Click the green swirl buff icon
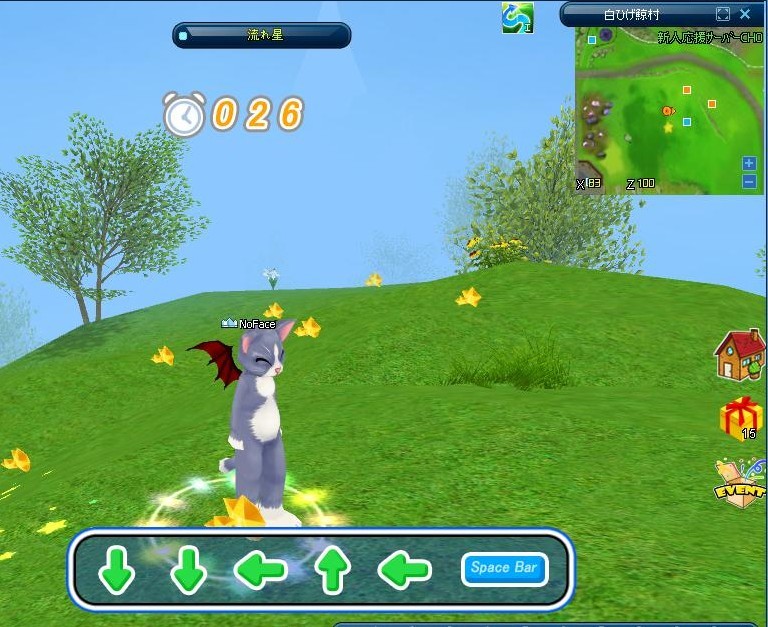Image resolution: width=768 pixels, height=627 pixels. pyautogui.click(x=517, y=17)
